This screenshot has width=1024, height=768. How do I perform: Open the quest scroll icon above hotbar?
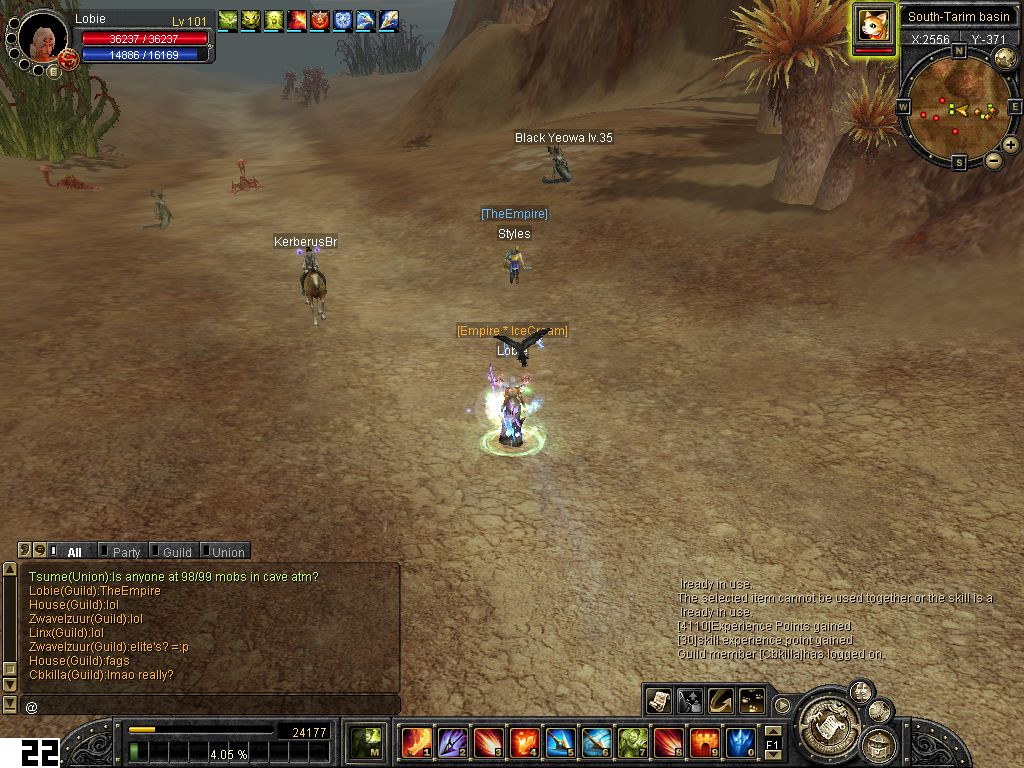coord(658,701)
